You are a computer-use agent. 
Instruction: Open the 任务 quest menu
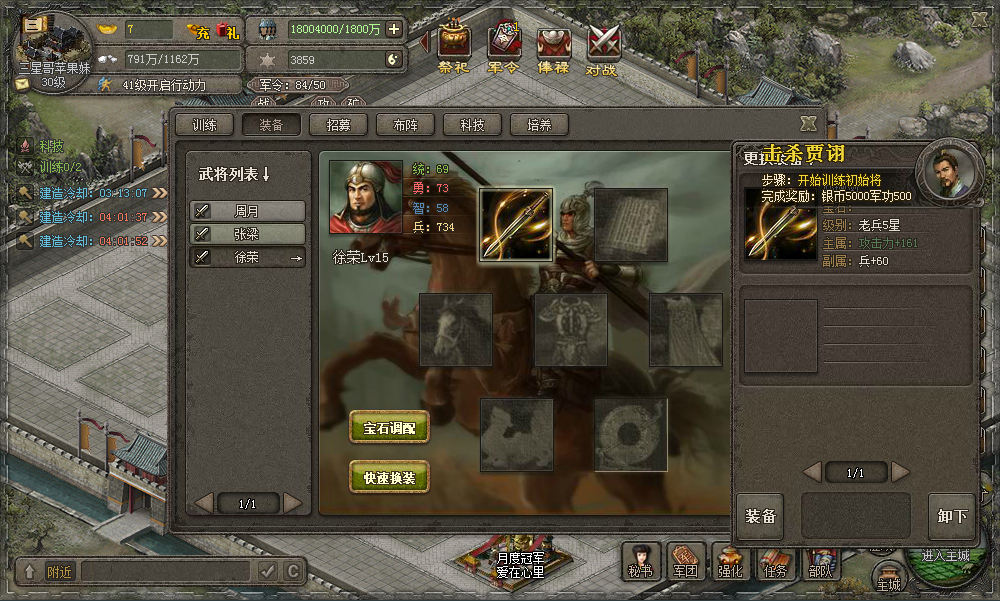776,562
